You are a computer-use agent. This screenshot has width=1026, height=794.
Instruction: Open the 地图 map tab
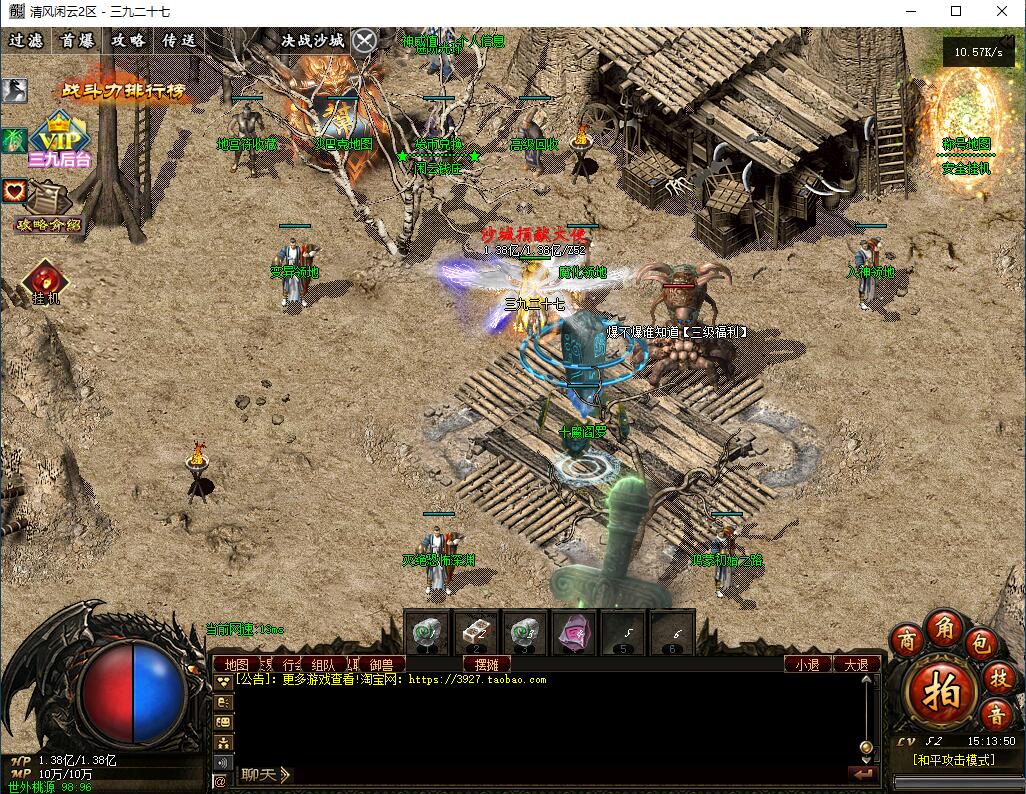pos(236,664)
